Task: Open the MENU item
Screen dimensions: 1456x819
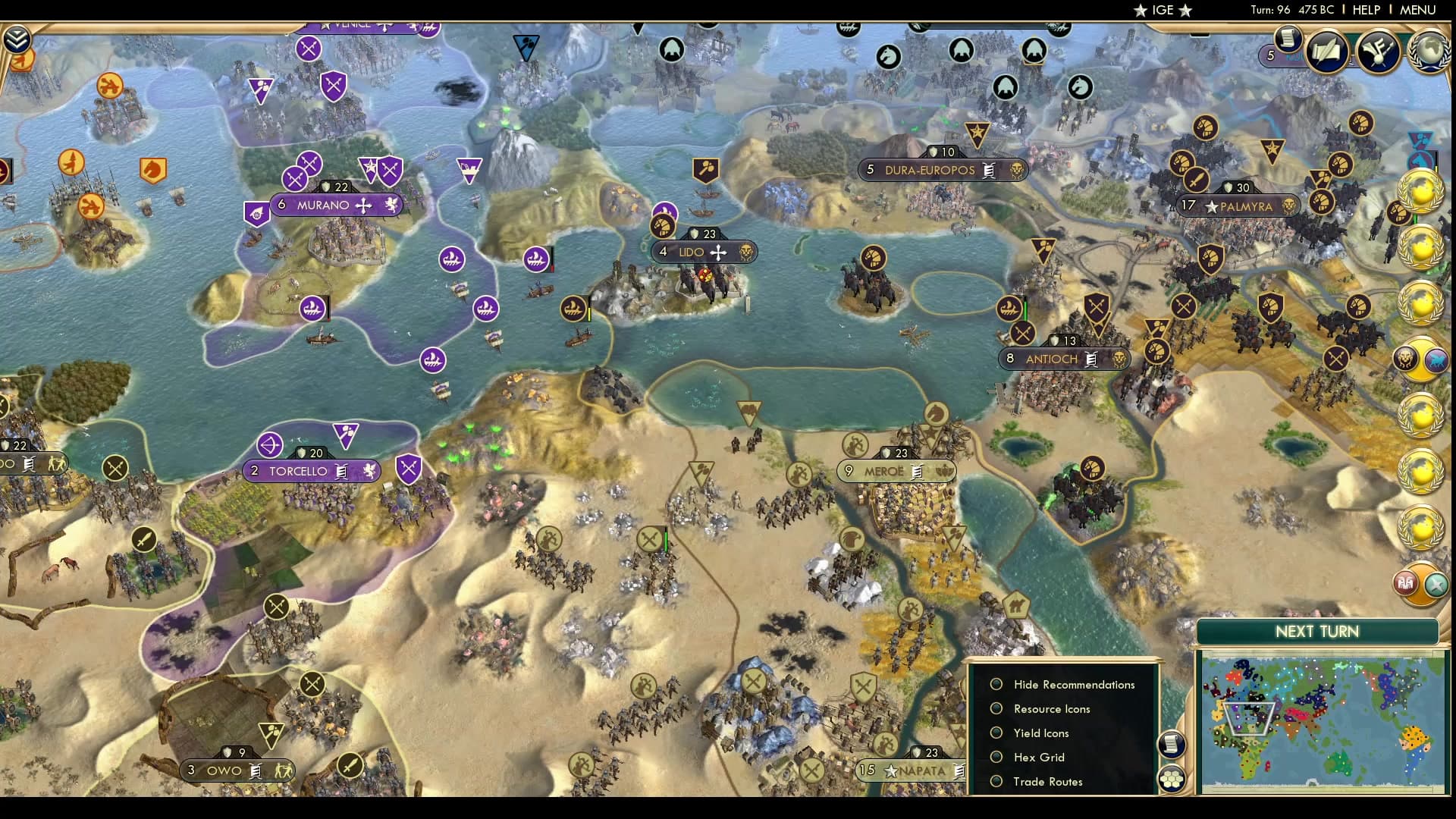Action: (x=1420, y=10)
